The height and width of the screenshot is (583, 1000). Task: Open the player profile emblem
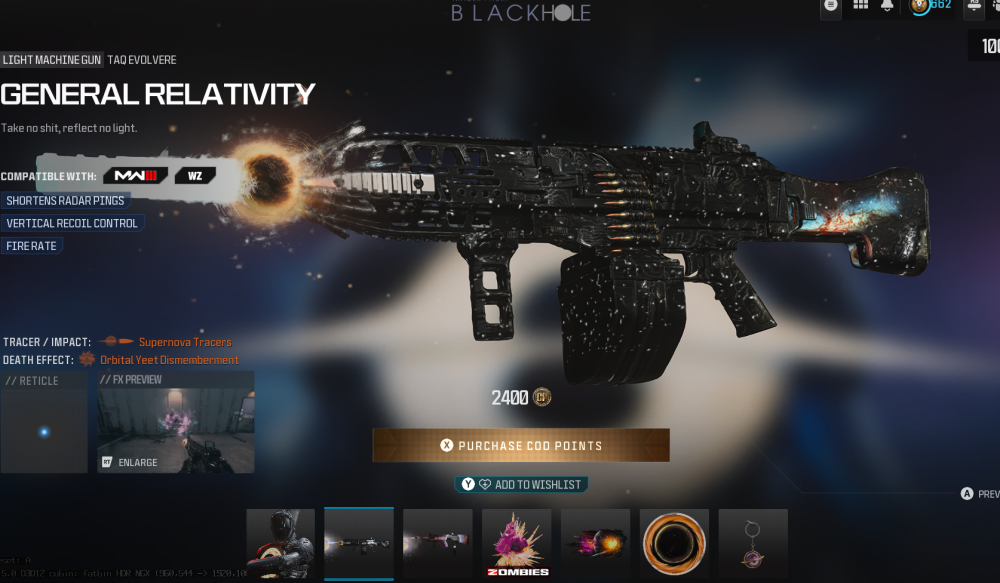(x=920, y=7)
